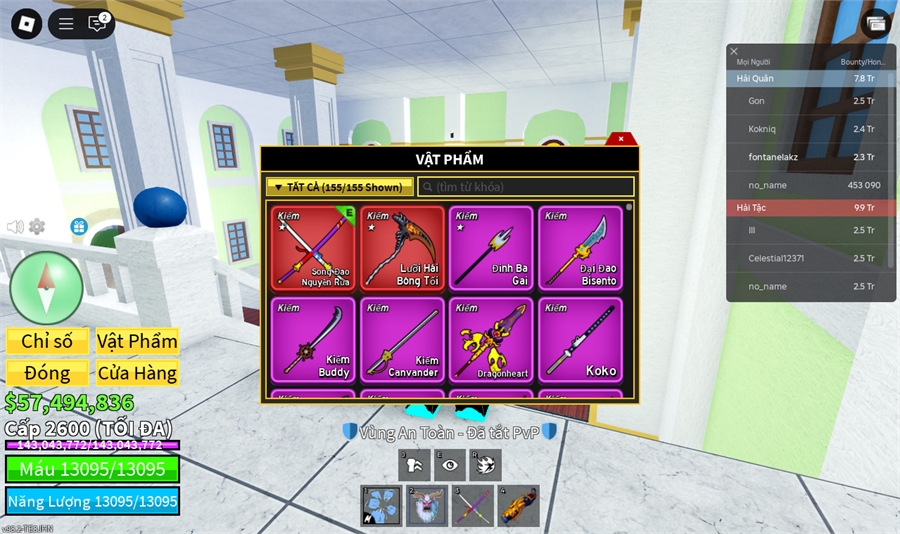Select the Song Đao Nguyền Rủa sword

(x=313, y=248)
